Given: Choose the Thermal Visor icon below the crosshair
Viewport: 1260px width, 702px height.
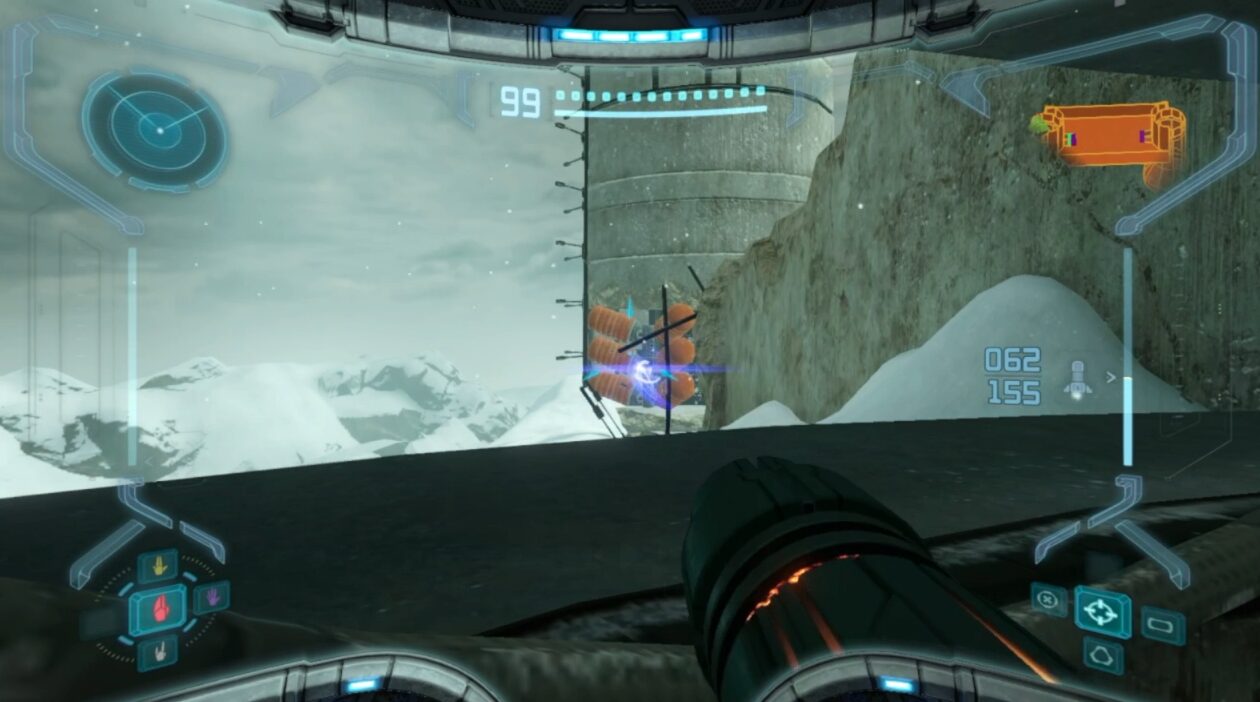Looking at the screenshot, I should (x=1103, y=656).
